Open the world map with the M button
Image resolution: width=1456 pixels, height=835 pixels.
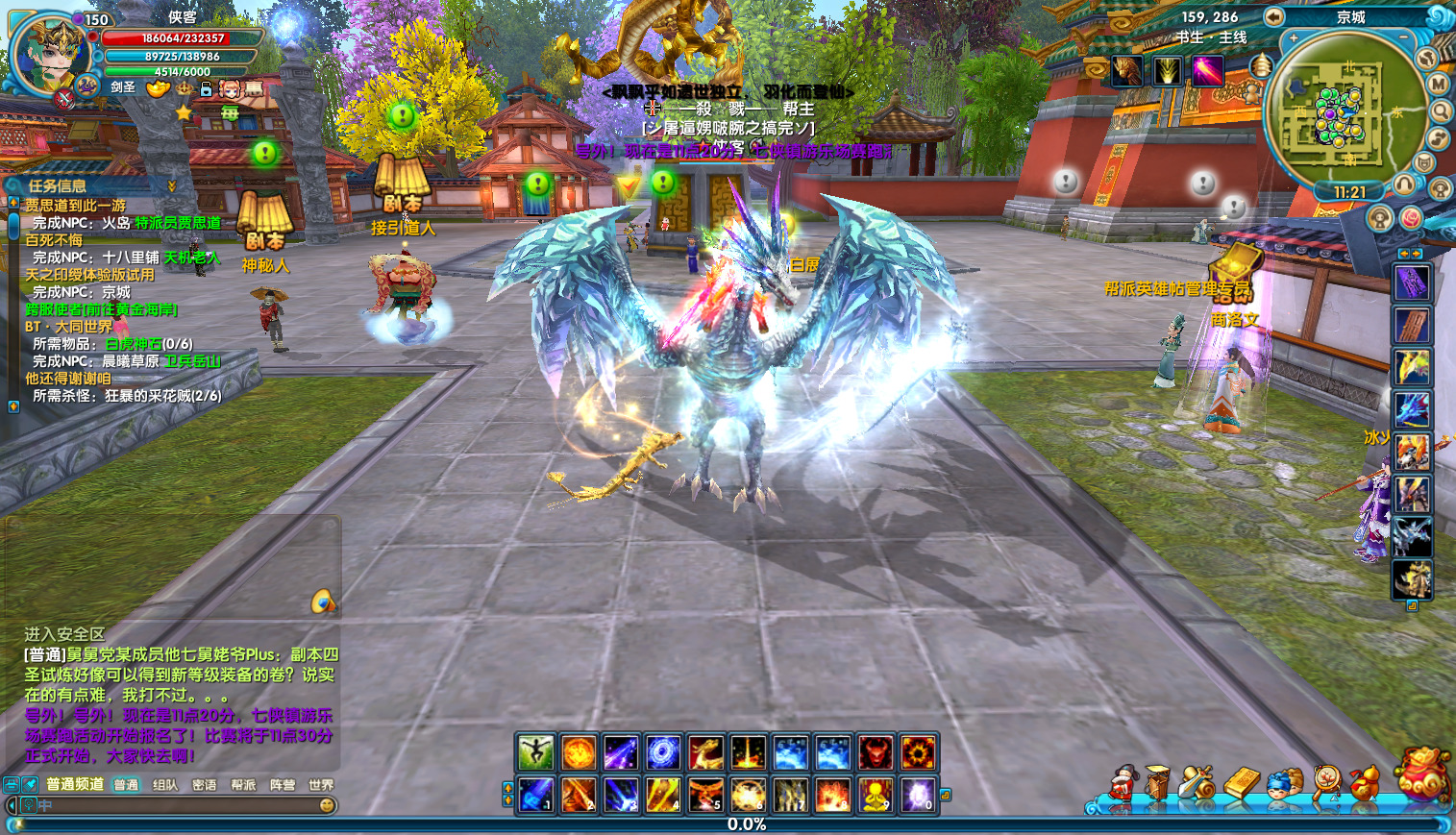tap(1439, 84)
